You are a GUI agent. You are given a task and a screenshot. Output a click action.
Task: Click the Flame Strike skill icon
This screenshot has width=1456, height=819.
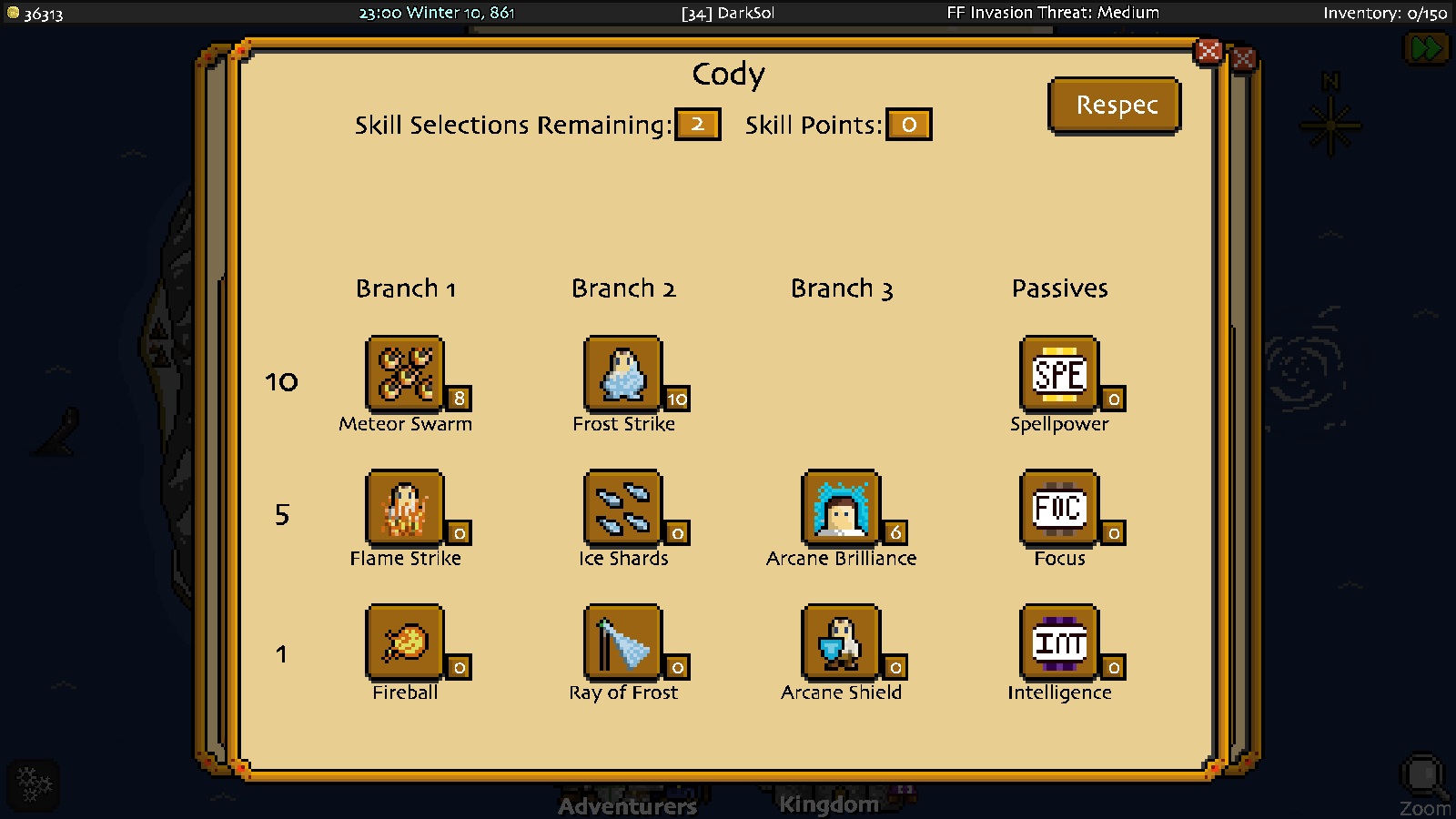[405, 507]
